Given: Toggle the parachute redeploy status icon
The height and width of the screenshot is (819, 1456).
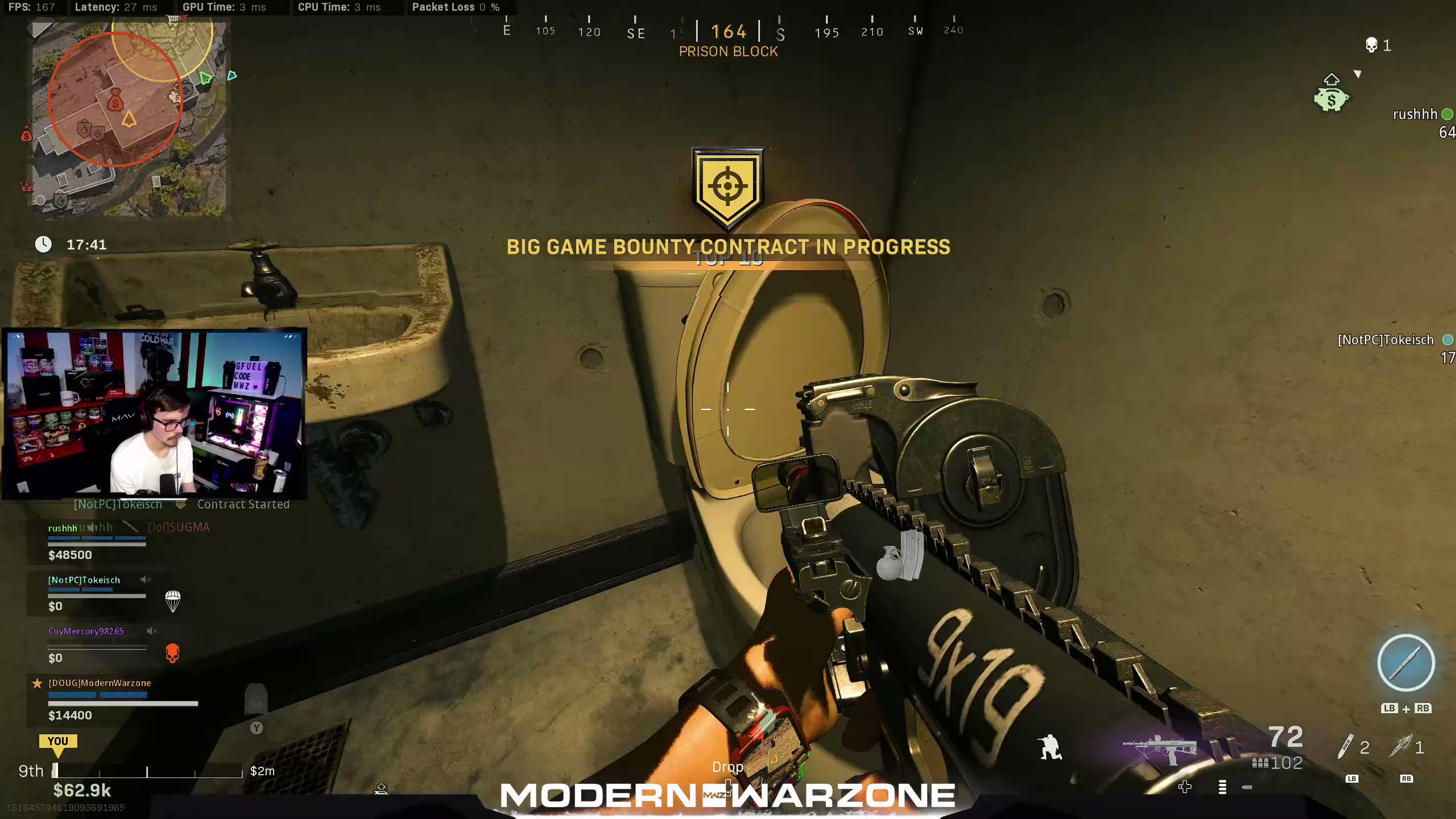Looking at the screenshot, I should click(173, 601).
